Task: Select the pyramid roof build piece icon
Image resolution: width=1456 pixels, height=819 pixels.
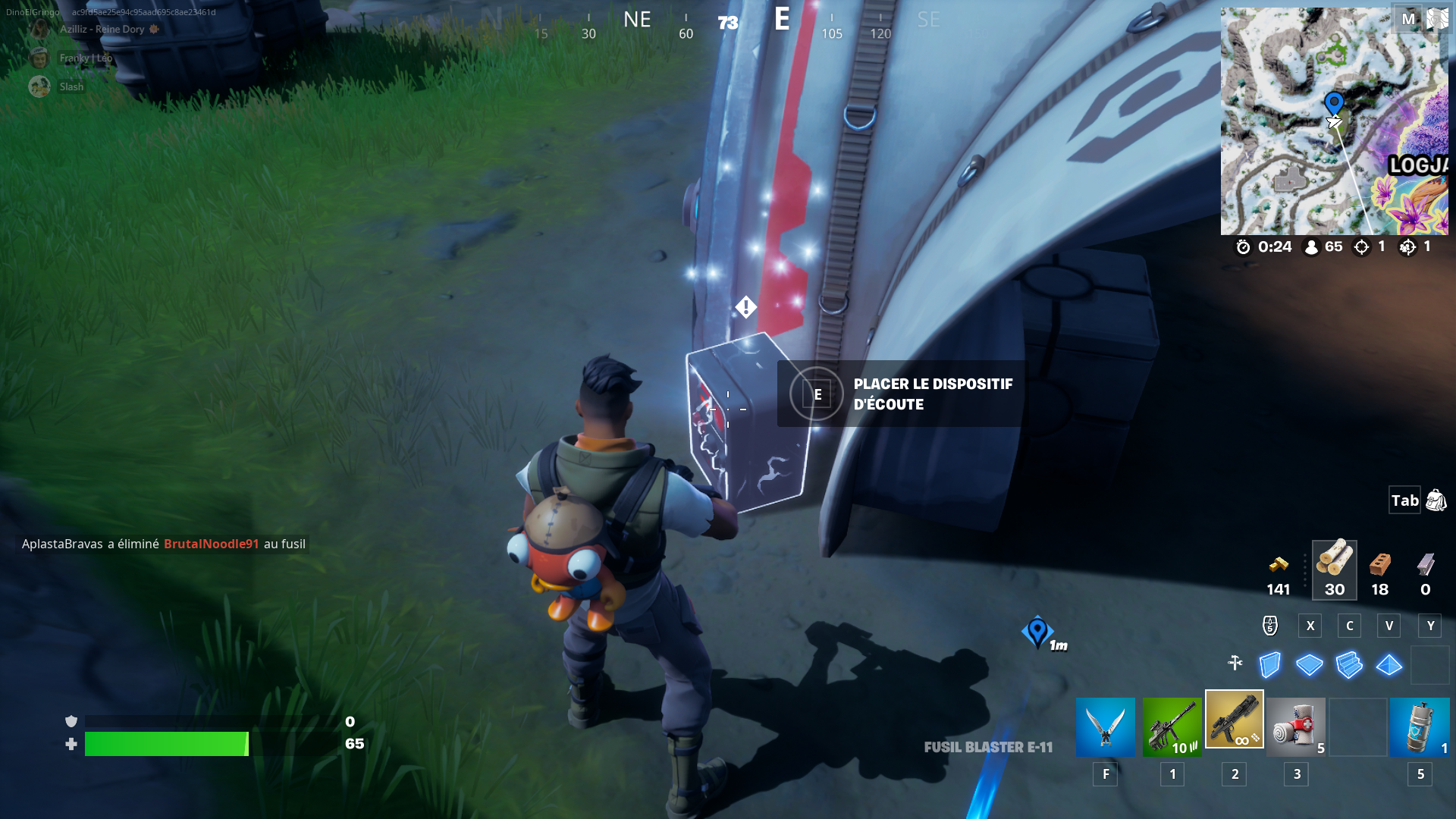Action: pos(1390,665)
